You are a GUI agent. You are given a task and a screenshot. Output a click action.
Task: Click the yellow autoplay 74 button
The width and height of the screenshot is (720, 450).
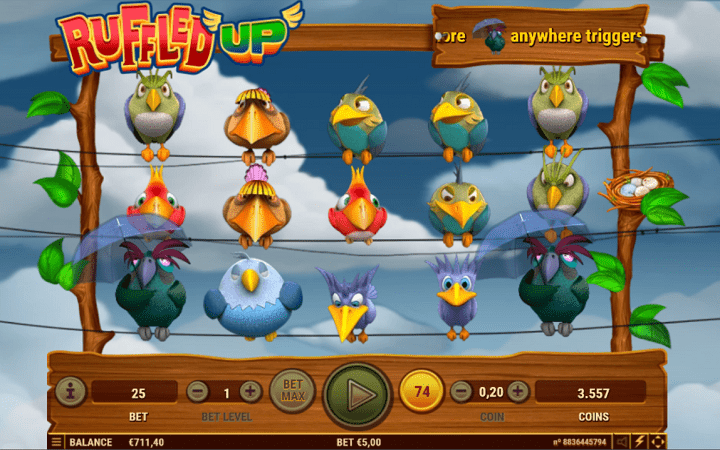click(421, 392)
